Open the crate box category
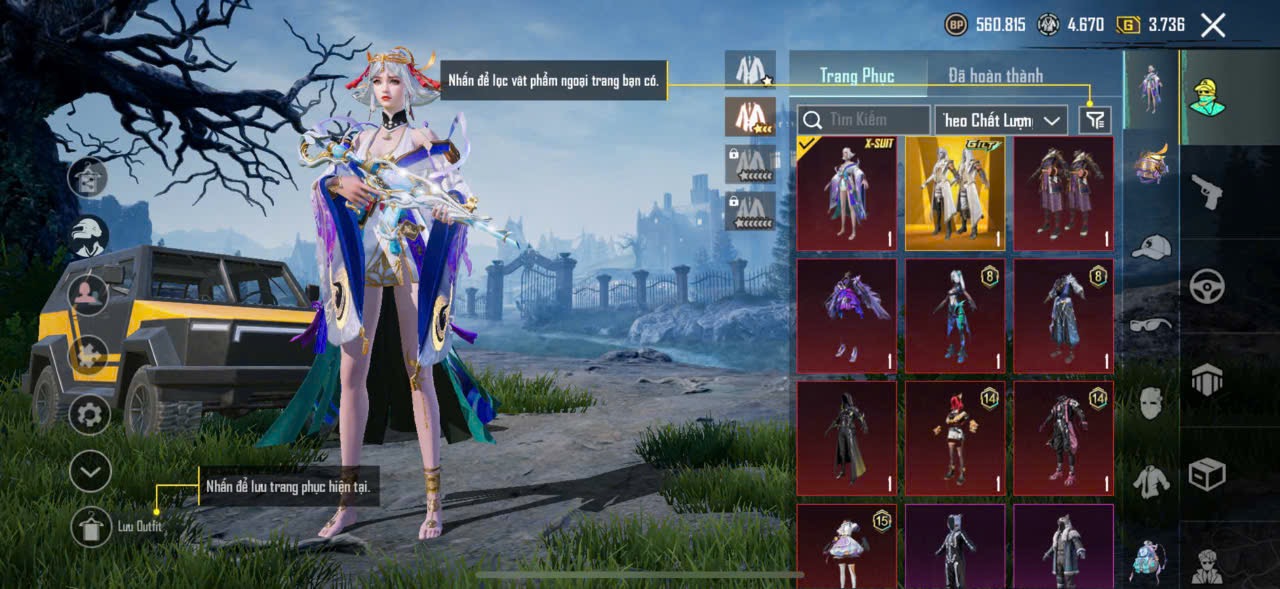This screenshot has height=589, width=1280. pos(1207,474)
